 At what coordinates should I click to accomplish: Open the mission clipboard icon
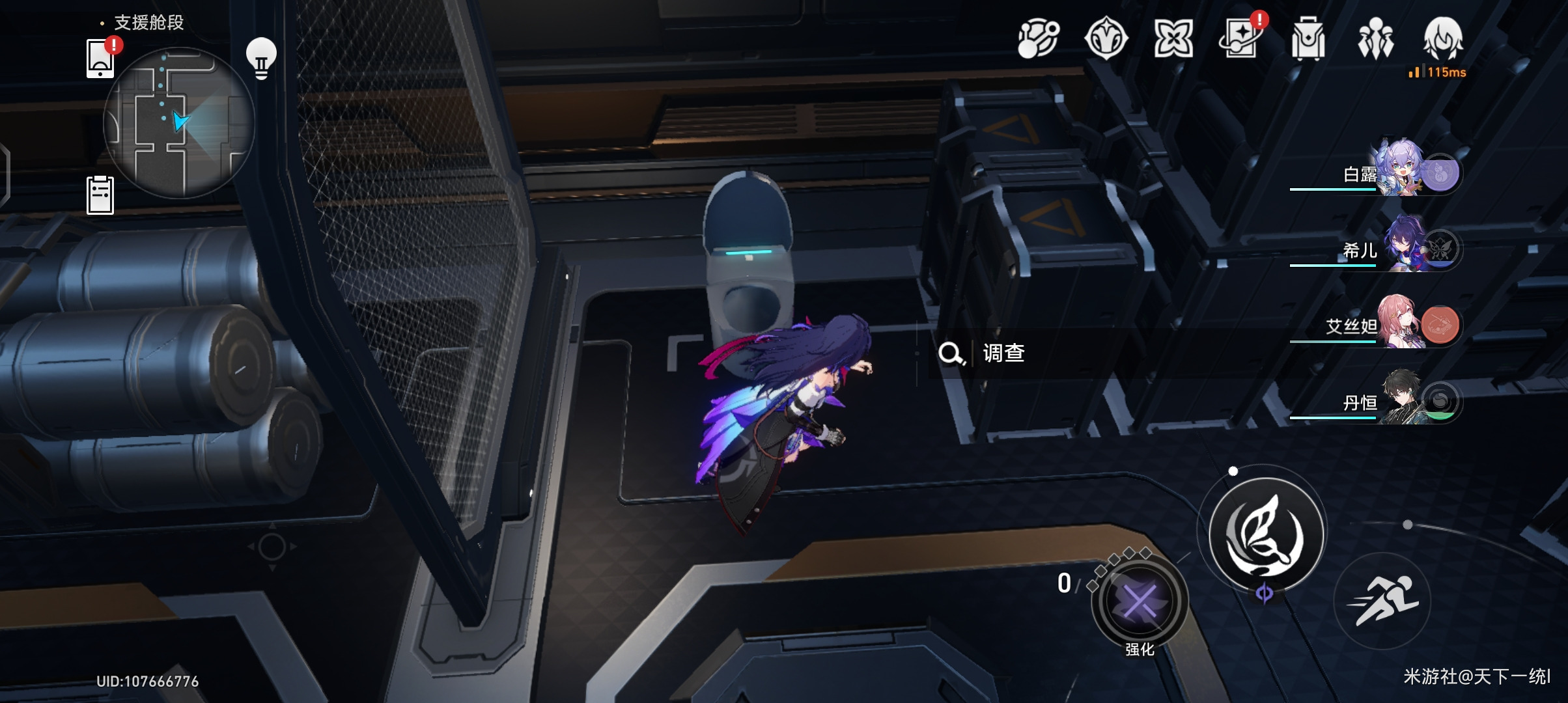[100, 195]
